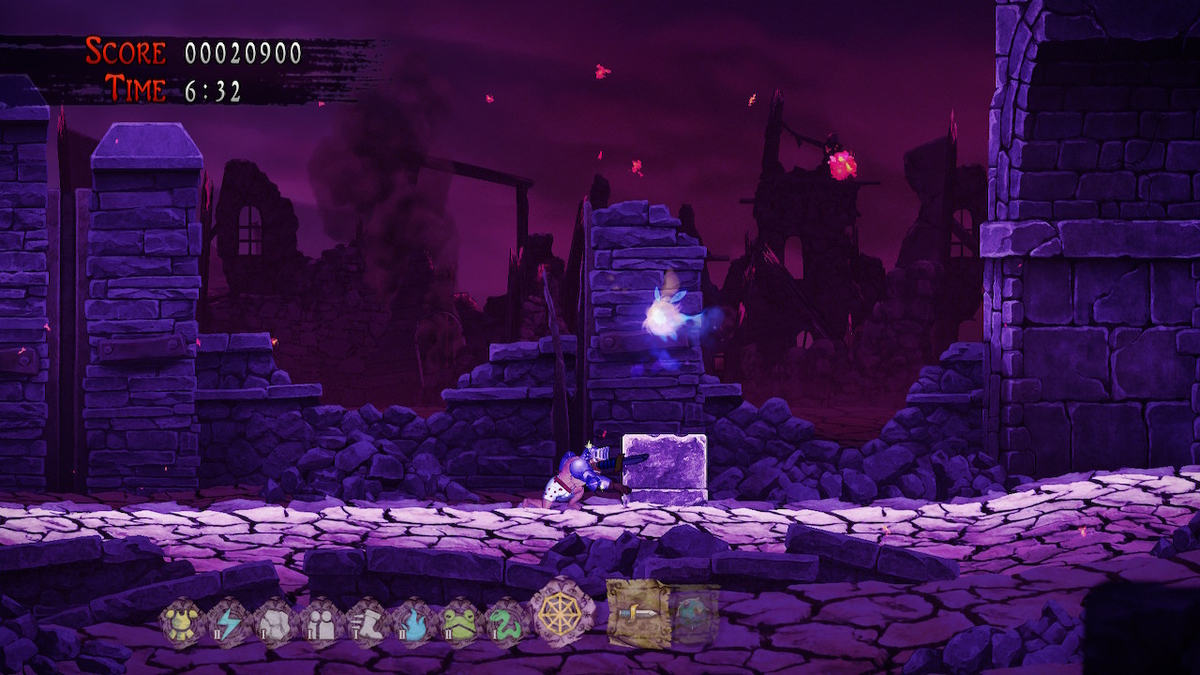Viewport: 1200px width, 675px height.
Task: Activate the lightning bolt magic
Action: (x=227, y=621)
